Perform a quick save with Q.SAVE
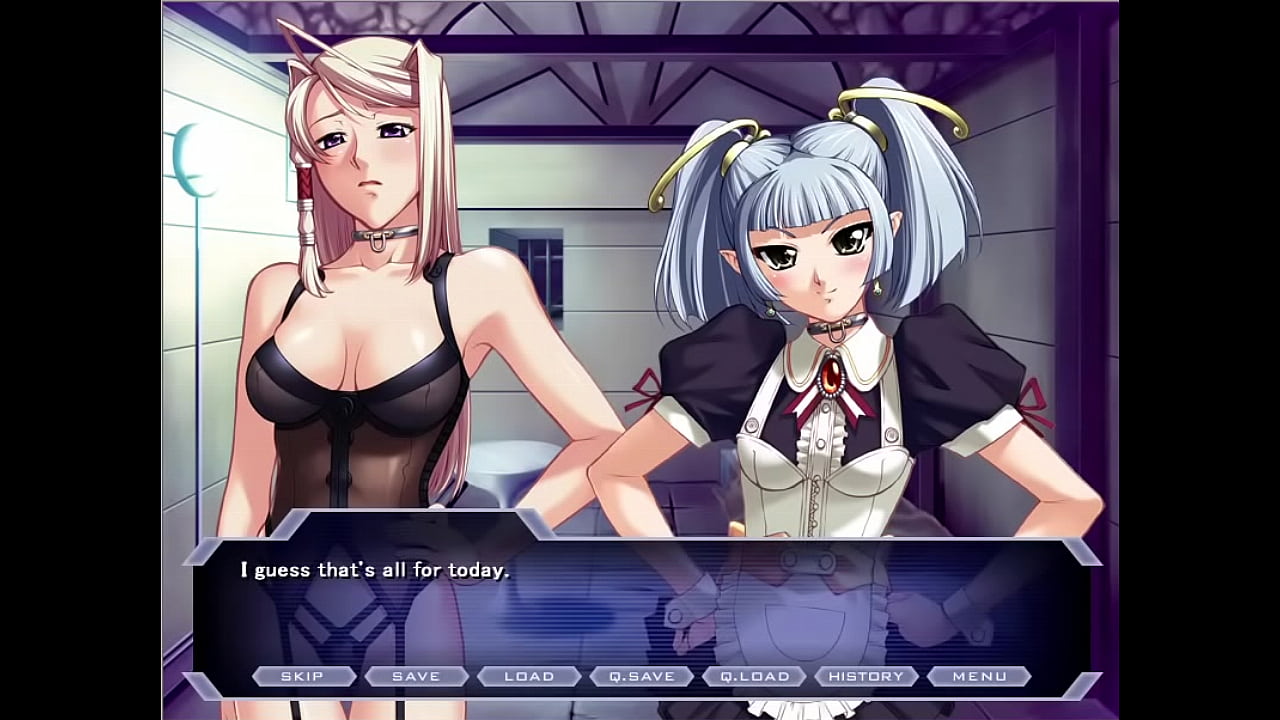The image size is (1280, 720). [644, 676]
